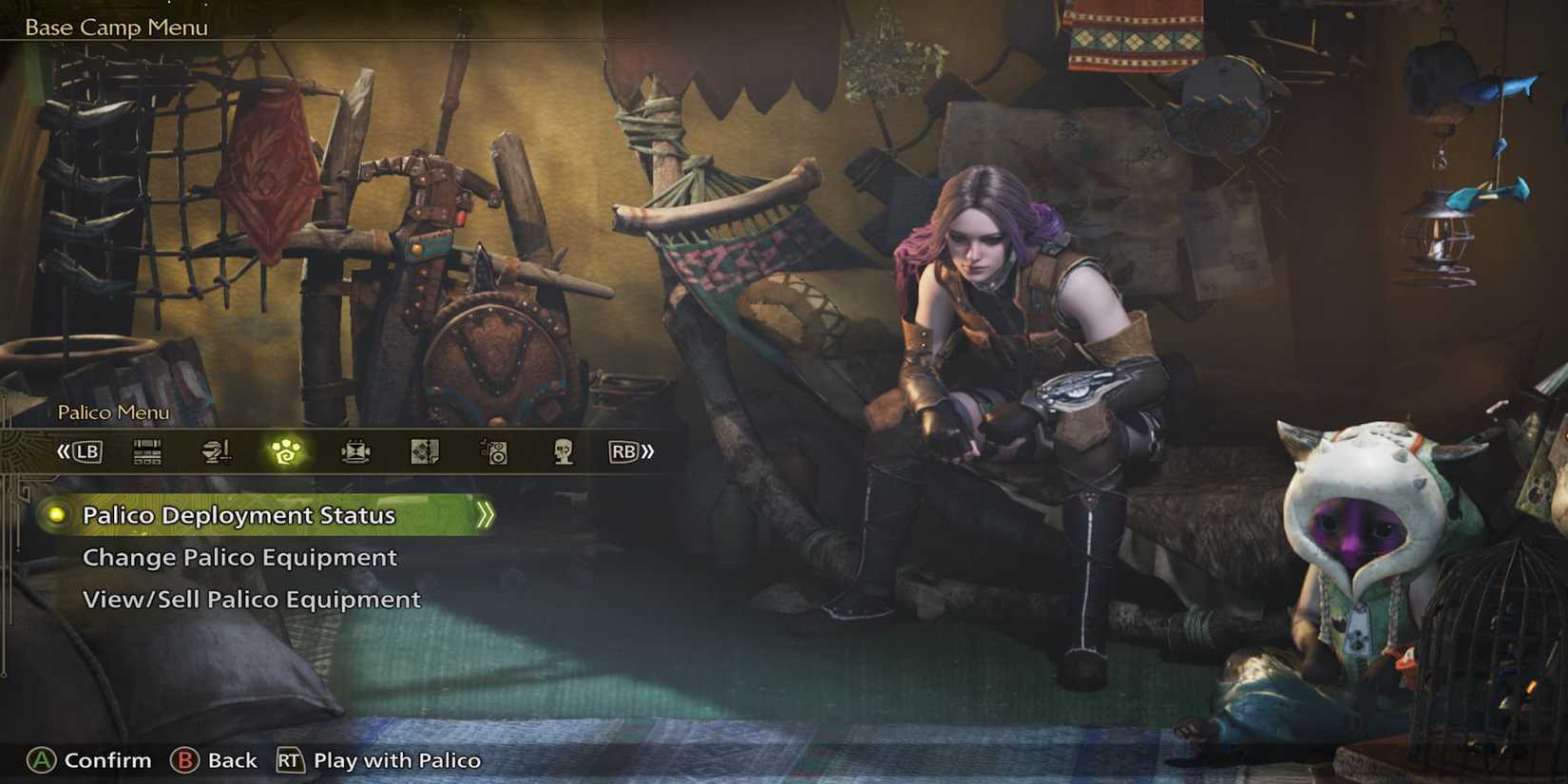Click the tent-shaped camp icon
The image size is (1568, 784).
click(x=354, y=451)
